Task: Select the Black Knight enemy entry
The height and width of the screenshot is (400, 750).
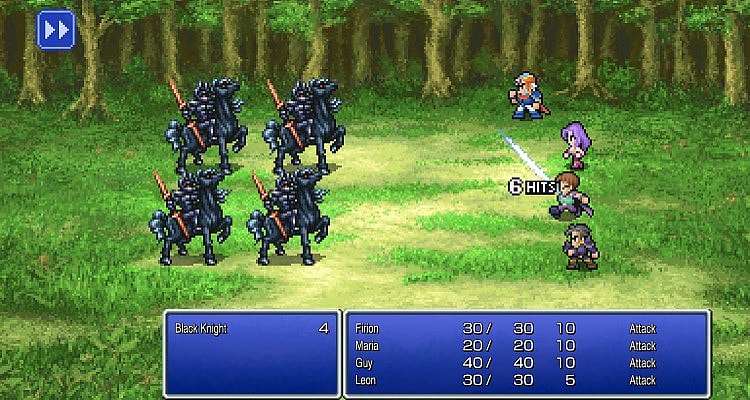Action: click(x=252, y=328)
